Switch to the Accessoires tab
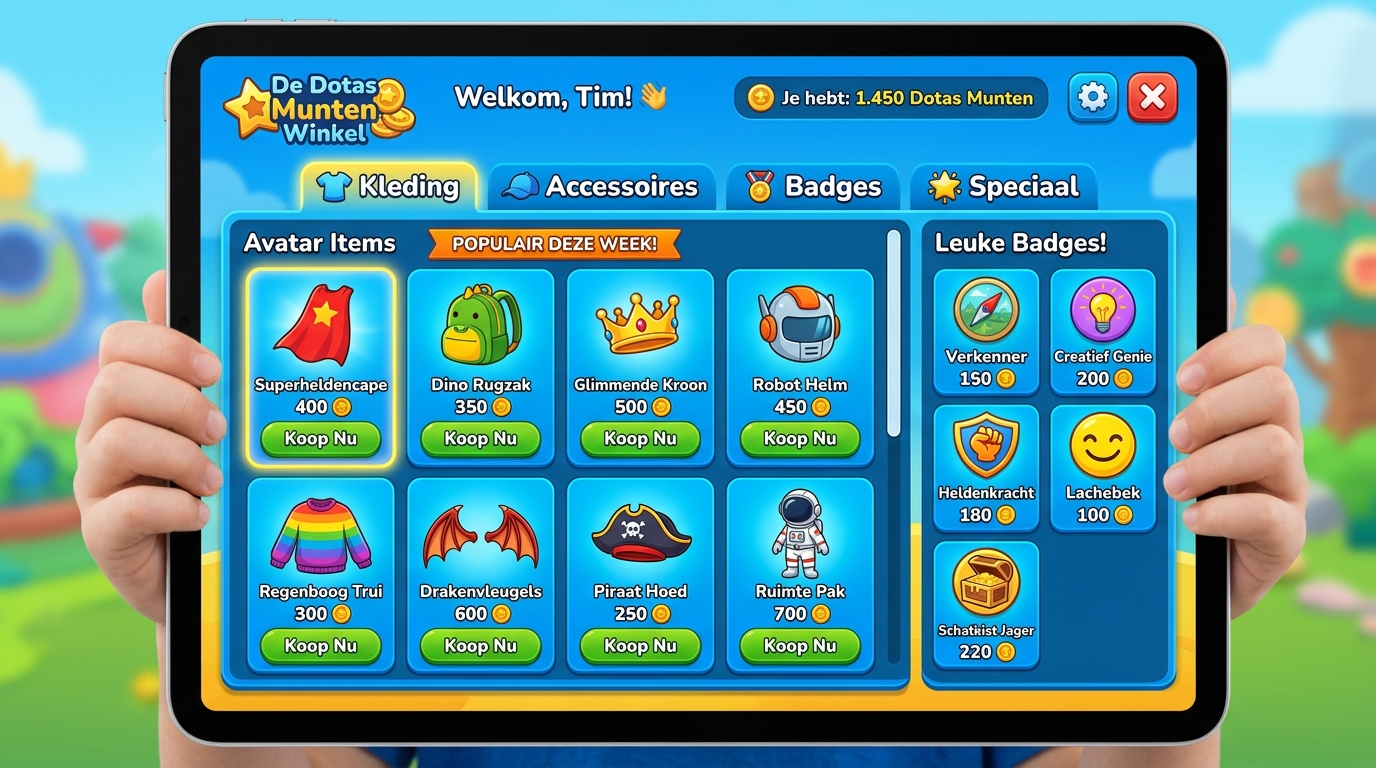 [602, 187]
